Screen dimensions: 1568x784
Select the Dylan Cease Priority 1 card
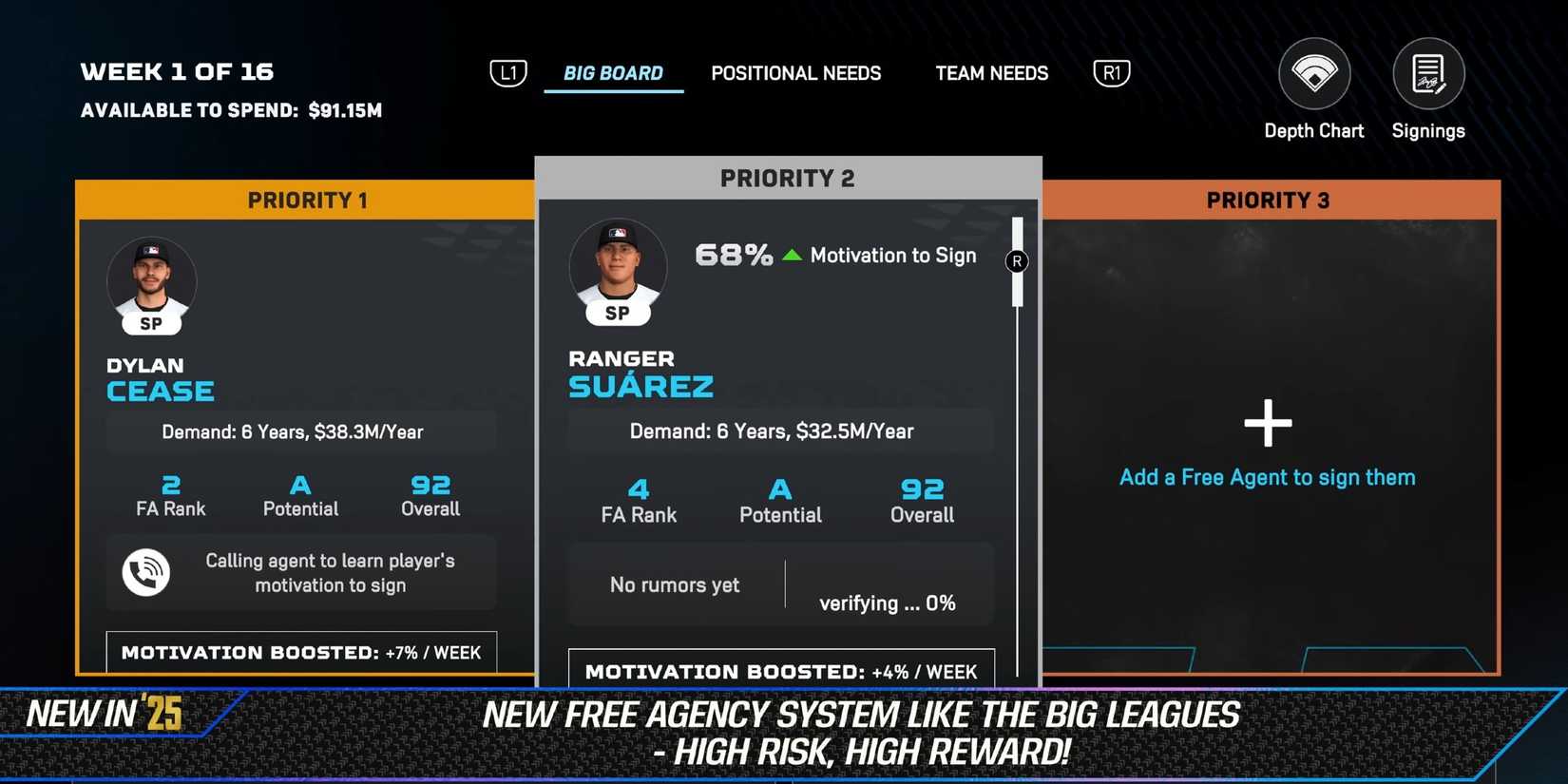[x=304, y=428]
